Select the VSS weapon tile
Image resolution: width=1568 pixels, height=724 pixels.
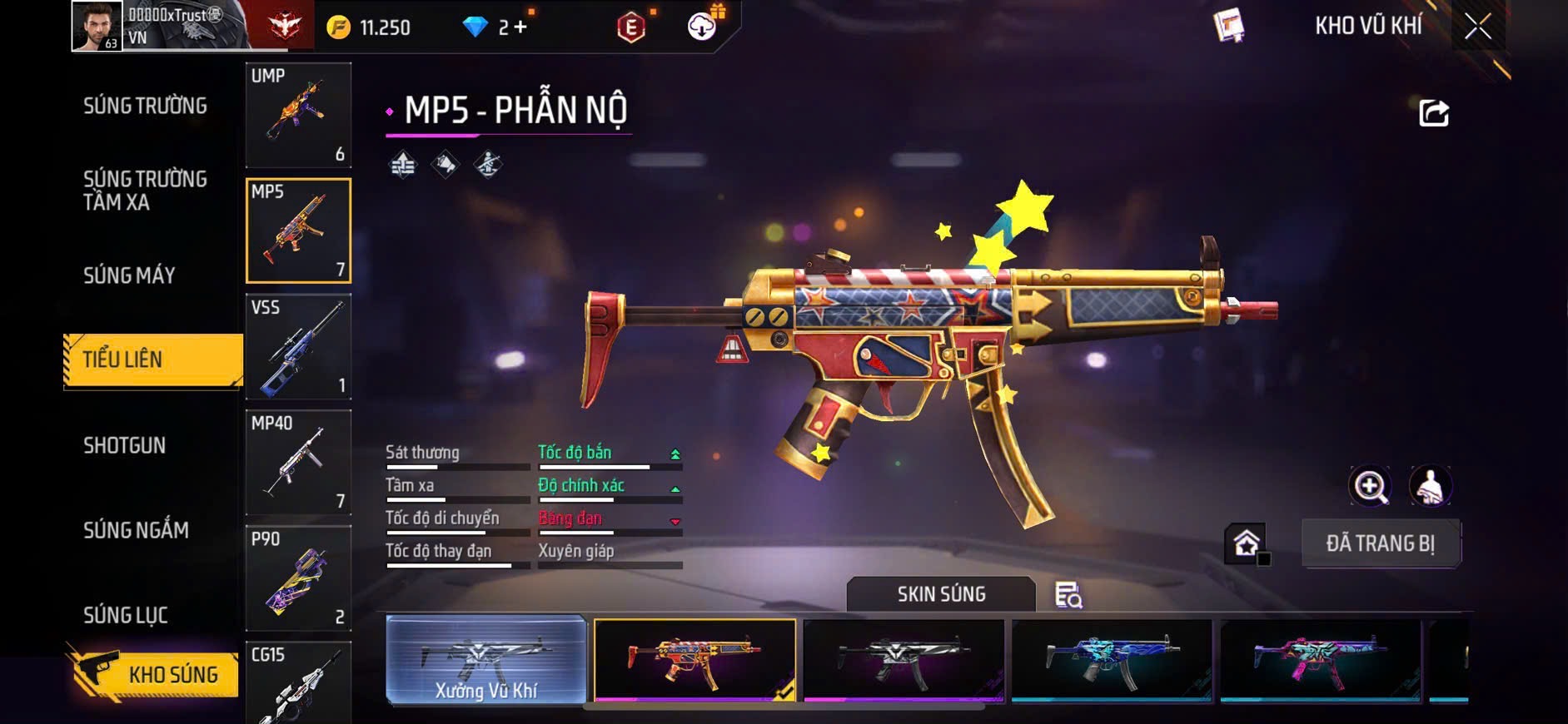click(x=298, y=346)
